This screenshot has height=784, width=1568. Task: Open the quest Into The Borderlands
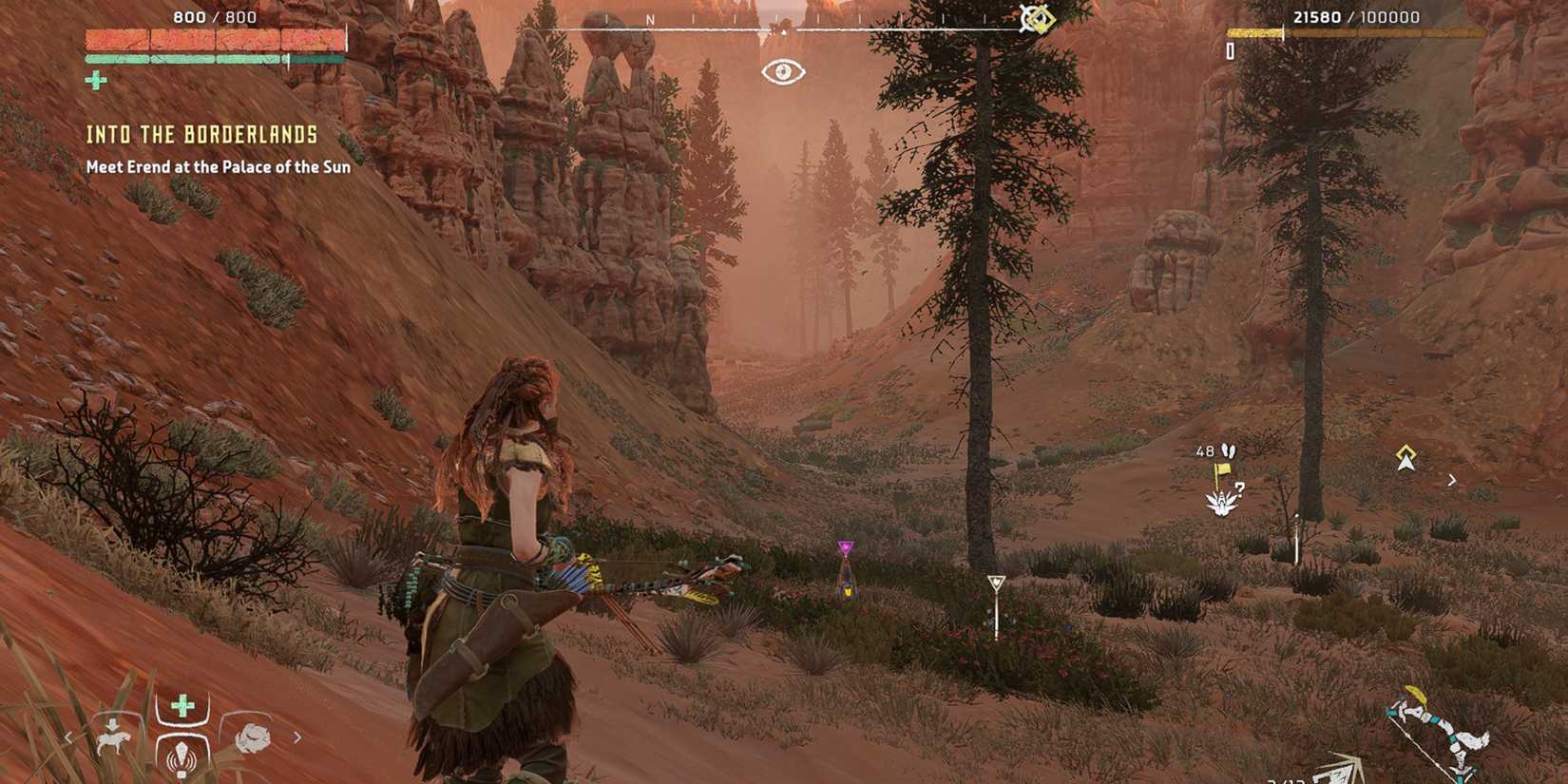coord(201,135)
